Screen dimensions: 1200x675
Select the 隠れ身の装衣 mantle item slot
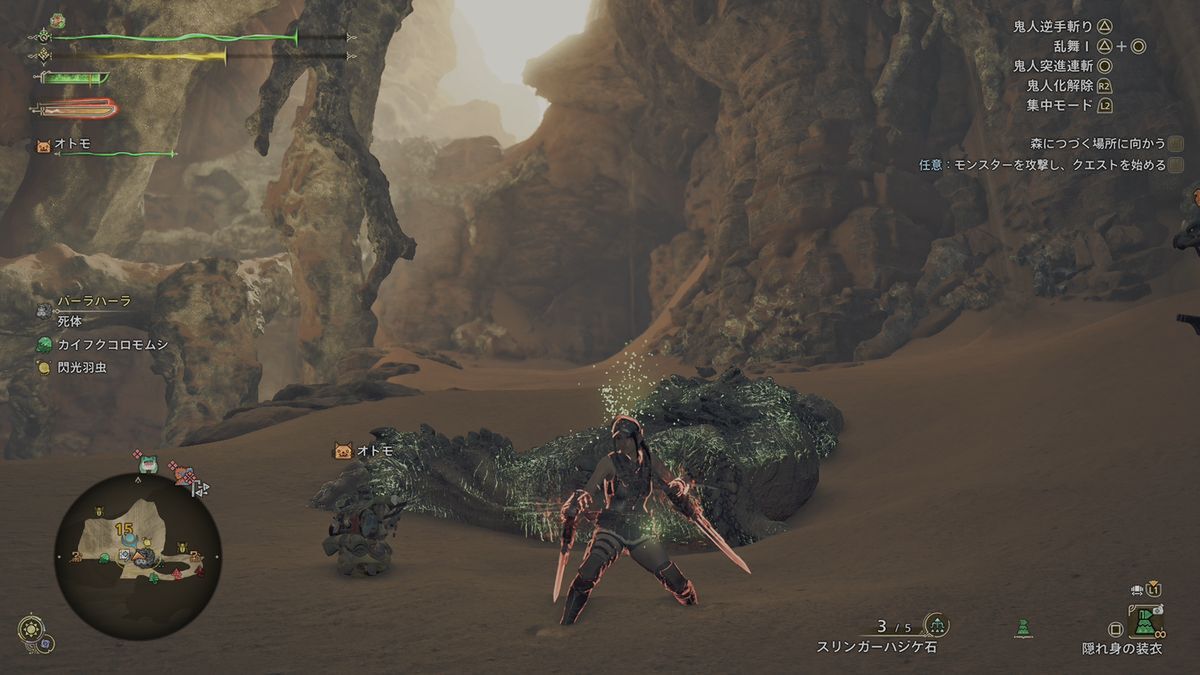1145,625
